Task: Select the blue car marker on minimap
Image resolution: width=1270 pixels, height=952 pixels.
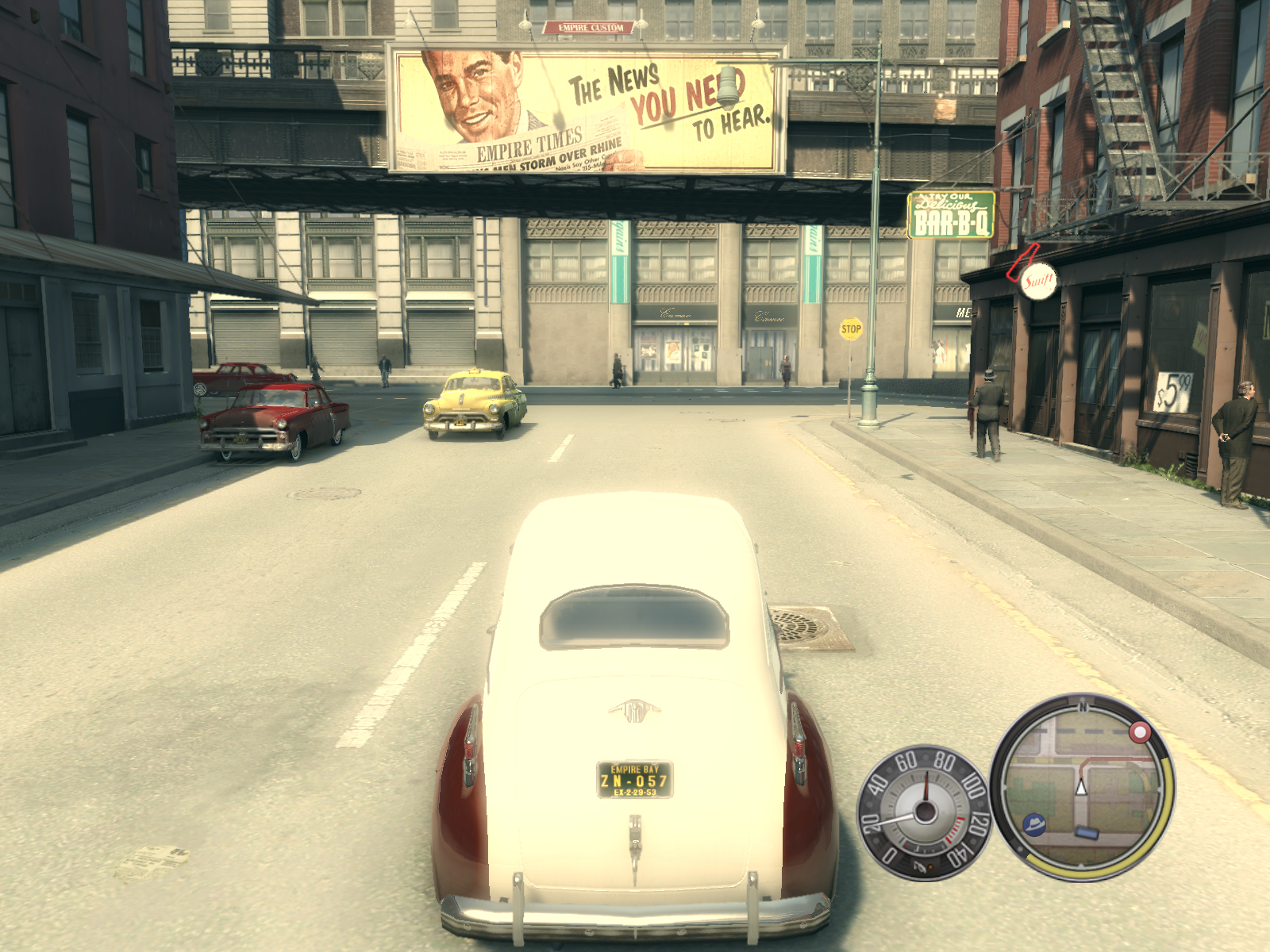Action: pos(1087,833)
